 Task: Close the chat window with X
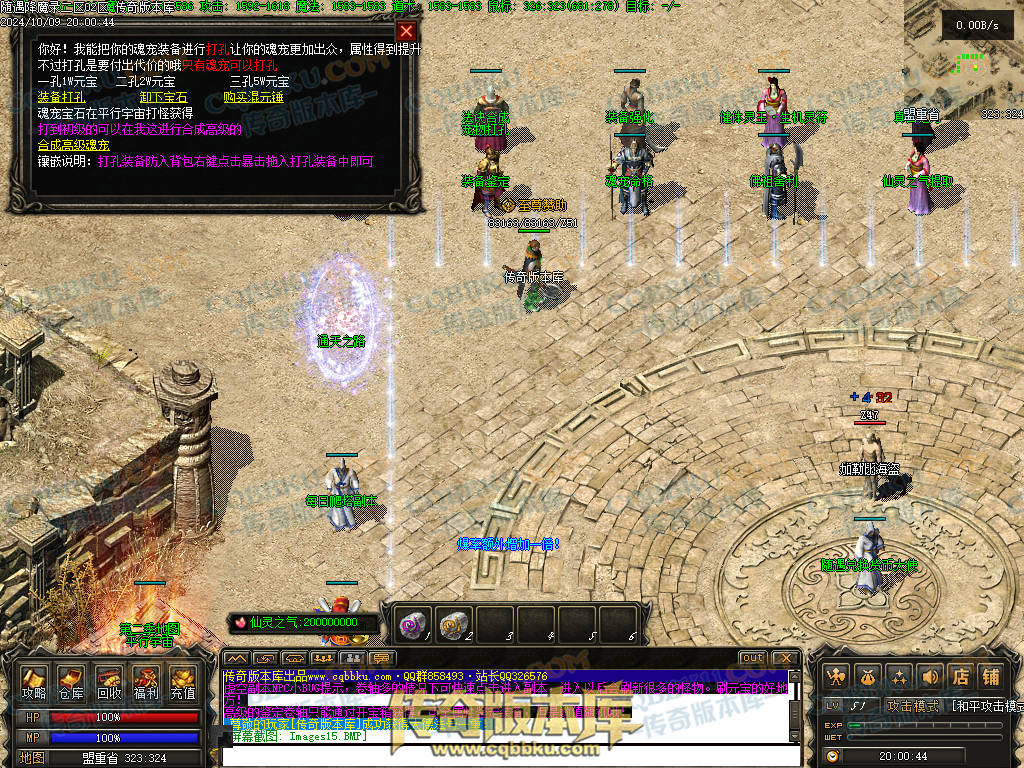pyautogui.click(x=786, y=658)
